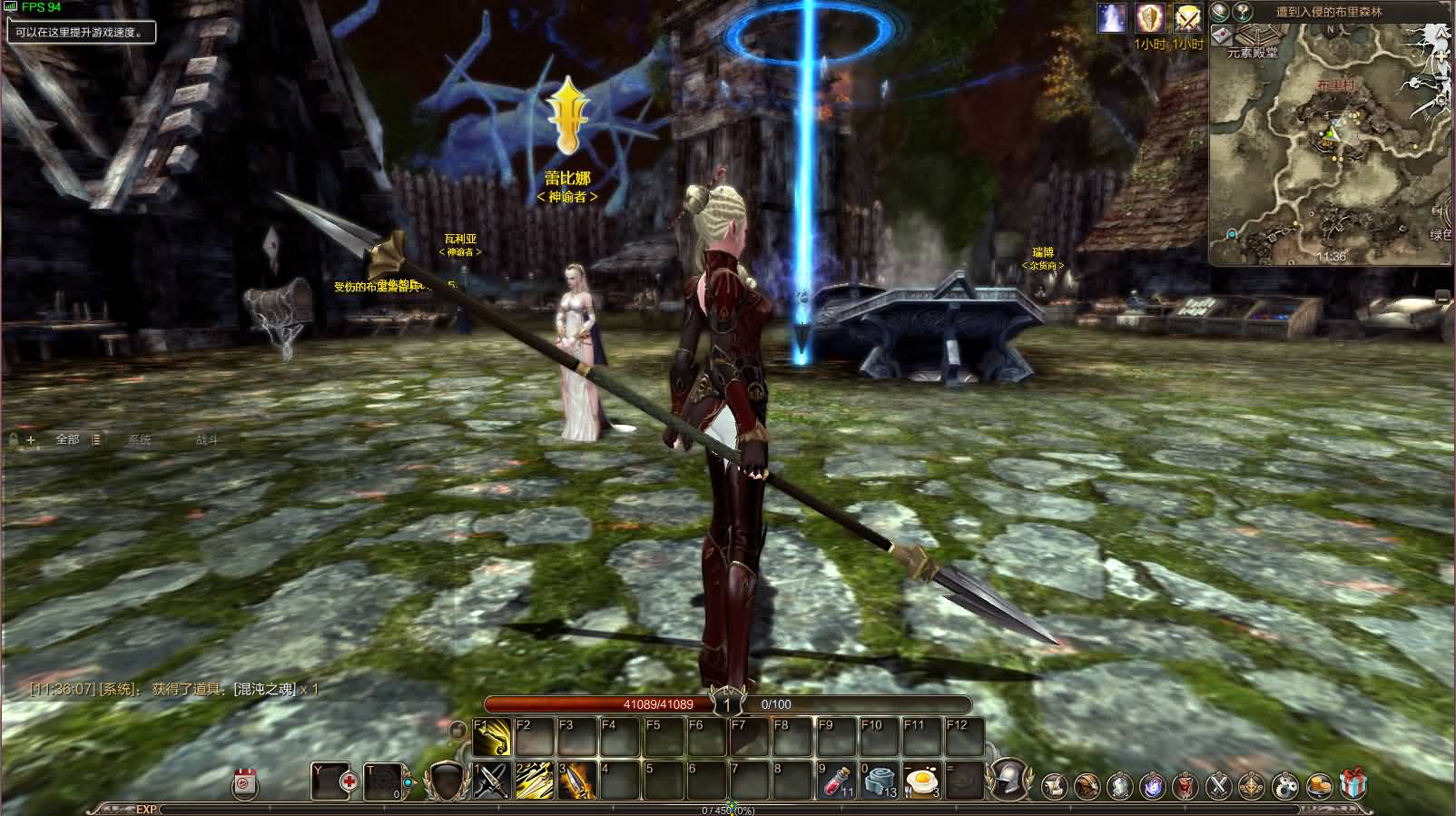Open the quest scroll journal icon
This screenshot has width=1456, height=816.
(x=1053, y=782)
